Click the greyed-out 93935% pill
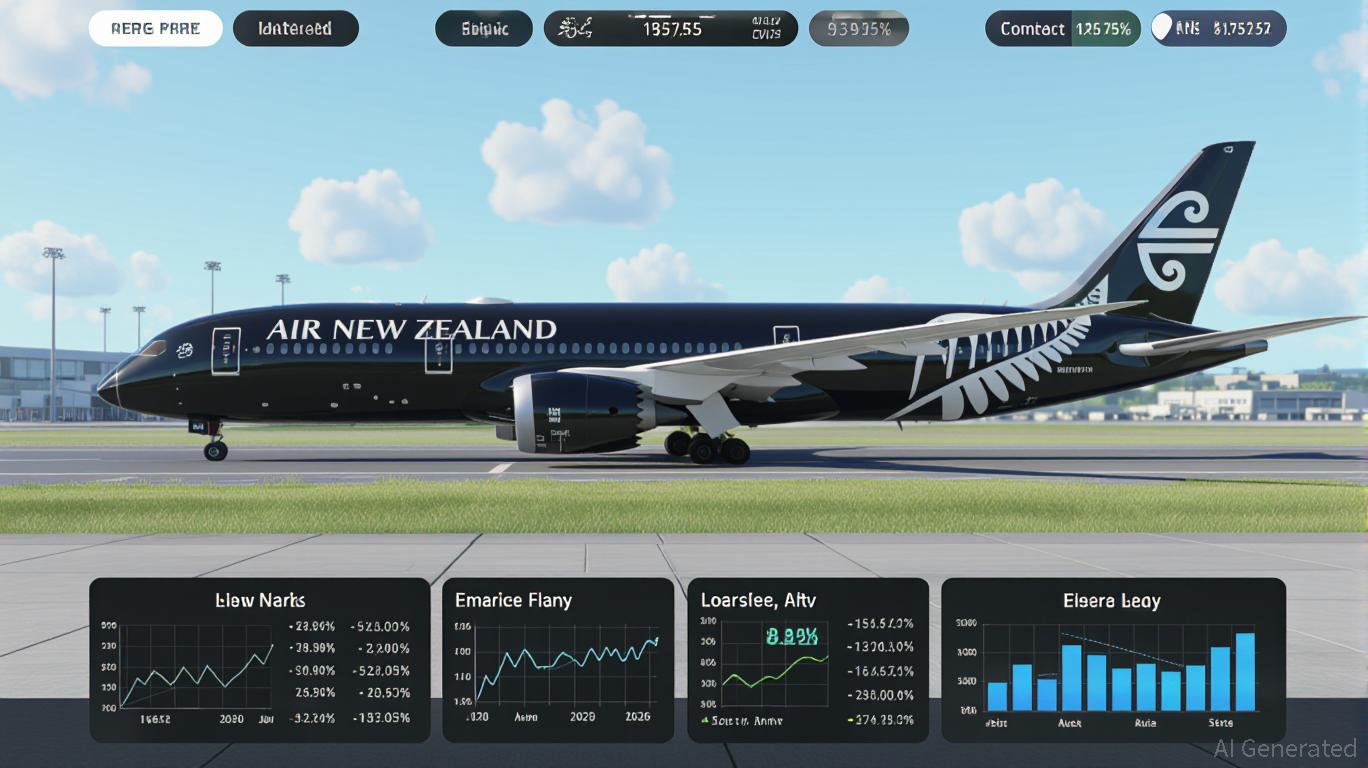The height and width of the screenshot is (768, 1368). (x=858, y=29)
